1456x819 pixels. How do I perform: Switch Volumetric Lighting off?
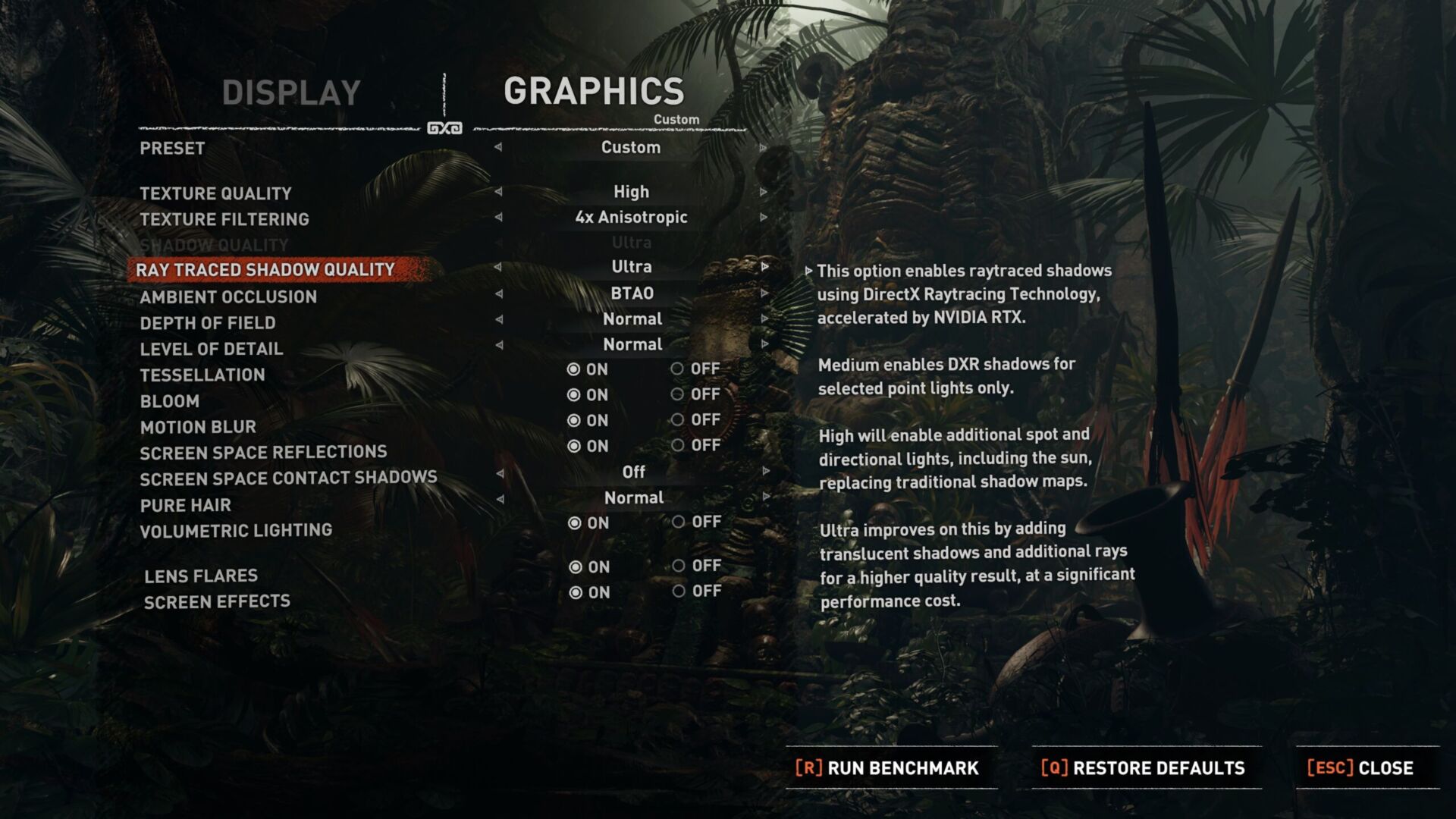click(x=679, y=522)
